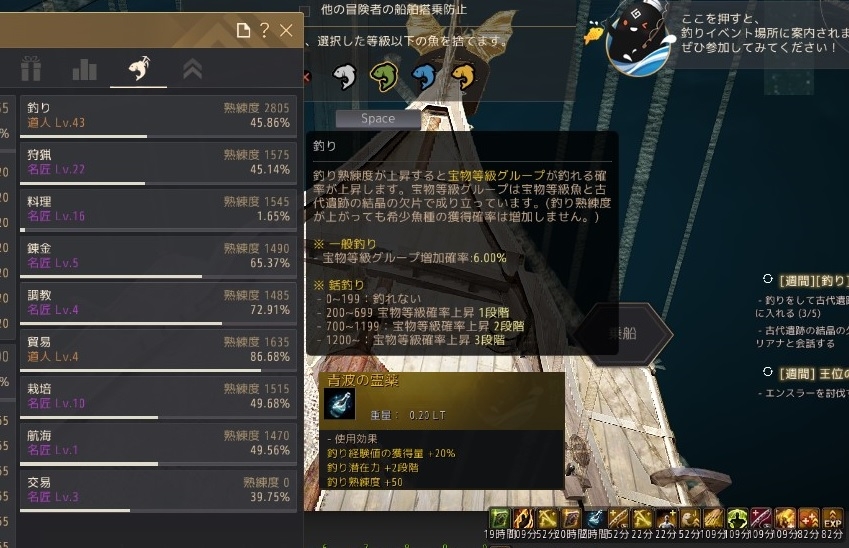Open the help question mark button
849x548 pixels.
[x=265, y=31]
